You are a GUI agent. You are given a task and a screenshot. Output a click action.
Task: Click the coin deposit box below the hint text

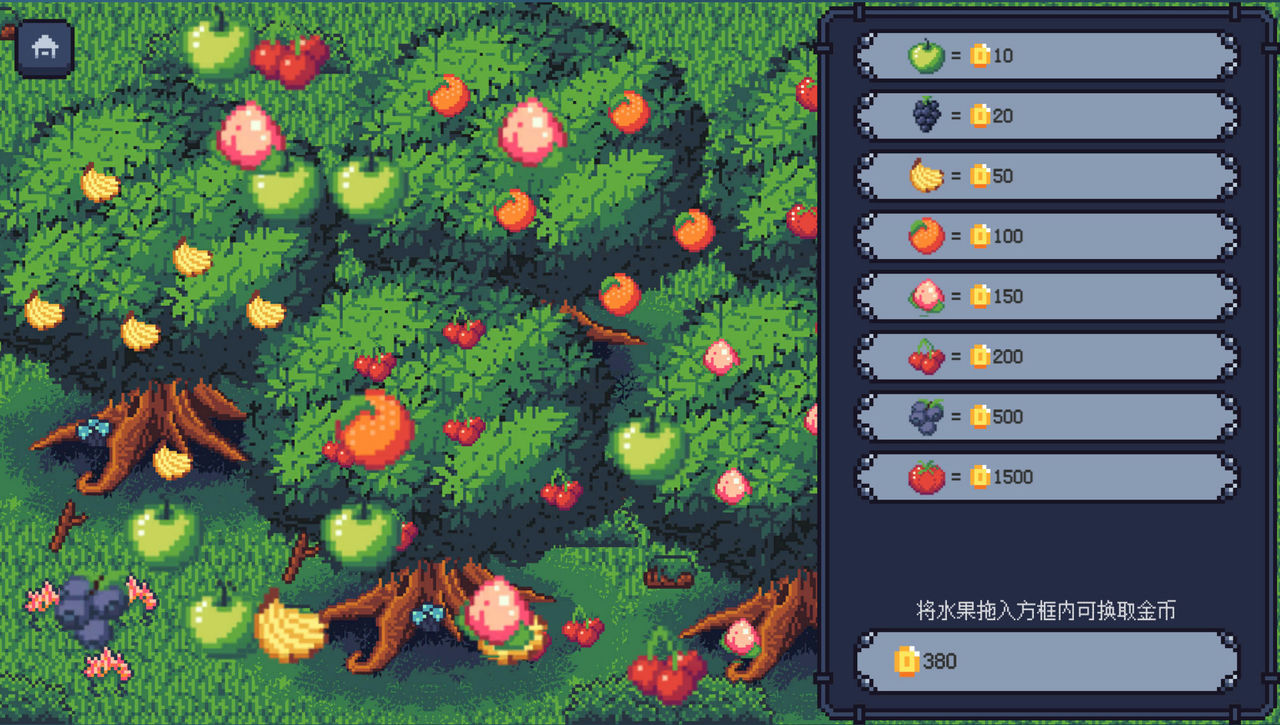tap(1043, 660)
